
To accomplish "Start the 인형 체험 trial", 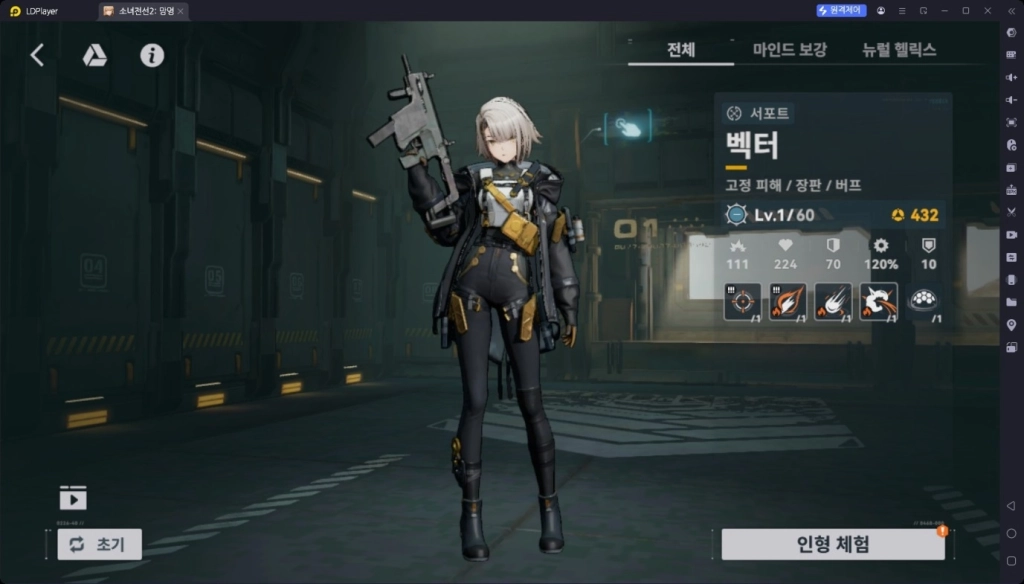I will (x=832, y=544).
